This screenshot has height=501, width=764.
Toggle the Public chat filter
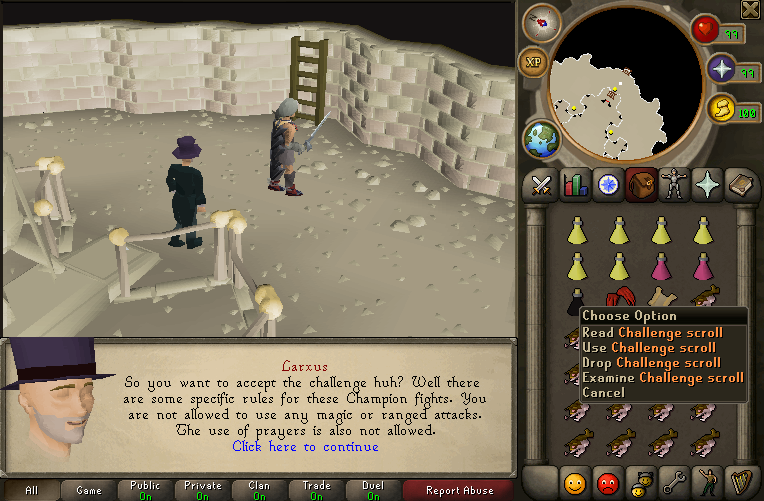(x=145, y=490)
